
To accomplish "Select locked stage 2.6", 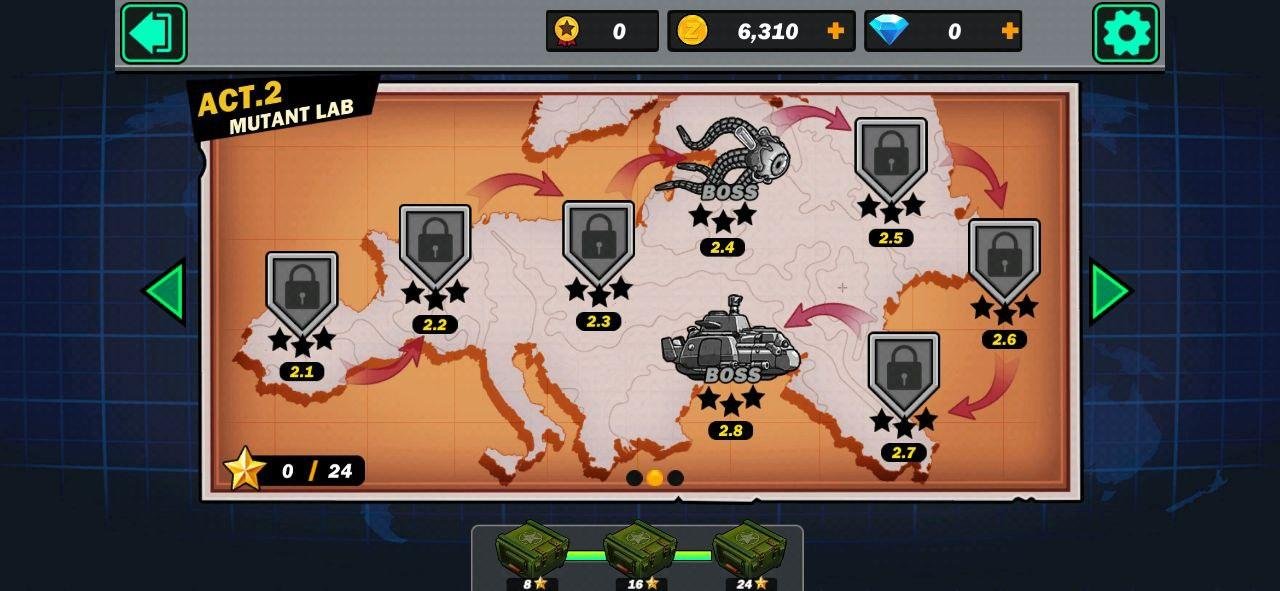I will [x=1004, y=260].
